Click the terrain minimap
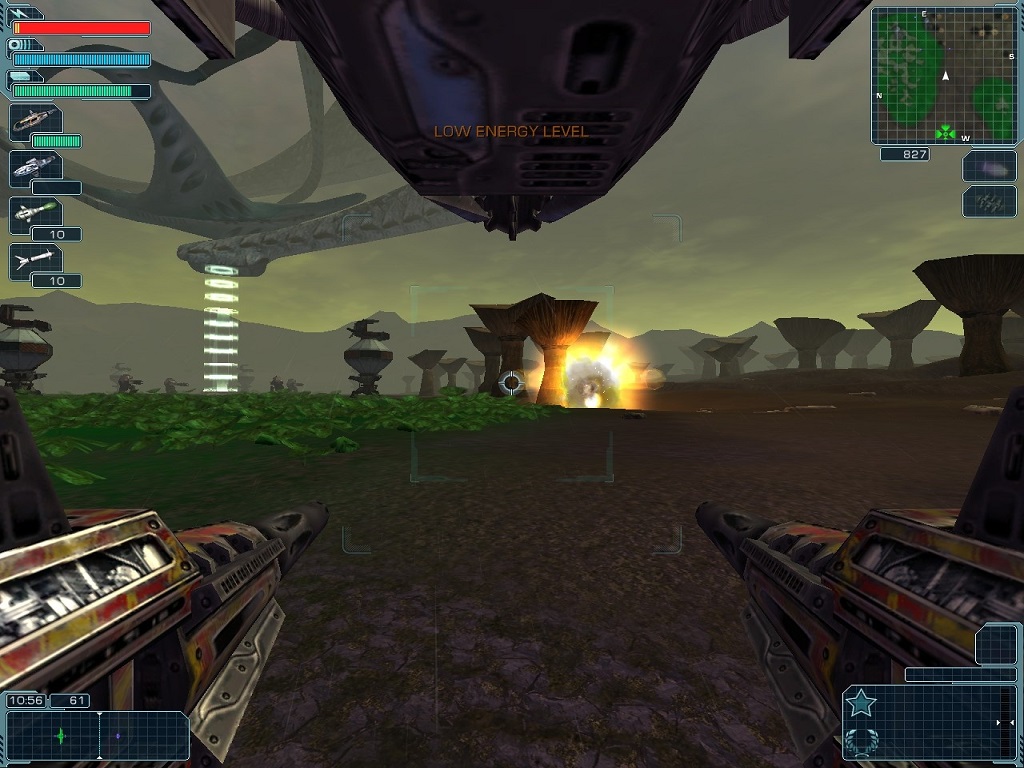The width and height of the screenshot is (1024, 768). [x=944, y=76]
